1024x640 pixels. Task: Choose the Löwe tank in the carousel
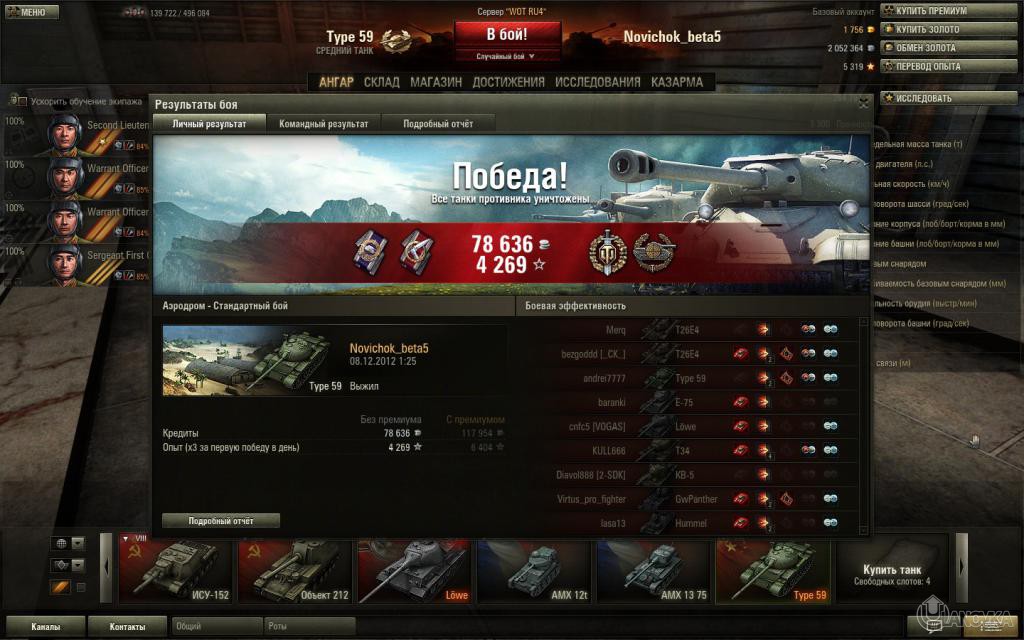click(414, 572)
